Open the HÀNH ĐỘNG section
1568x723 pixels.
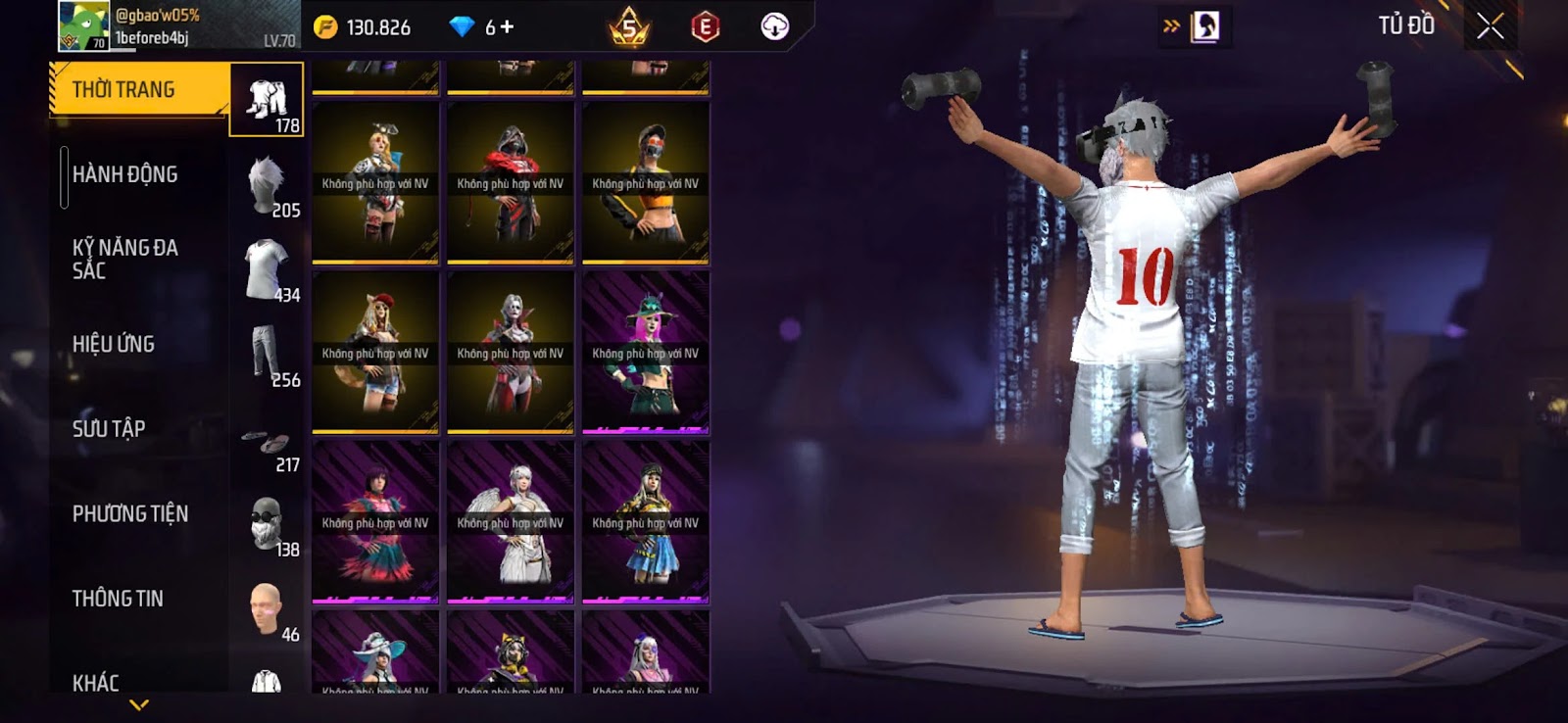click(125, 174)
